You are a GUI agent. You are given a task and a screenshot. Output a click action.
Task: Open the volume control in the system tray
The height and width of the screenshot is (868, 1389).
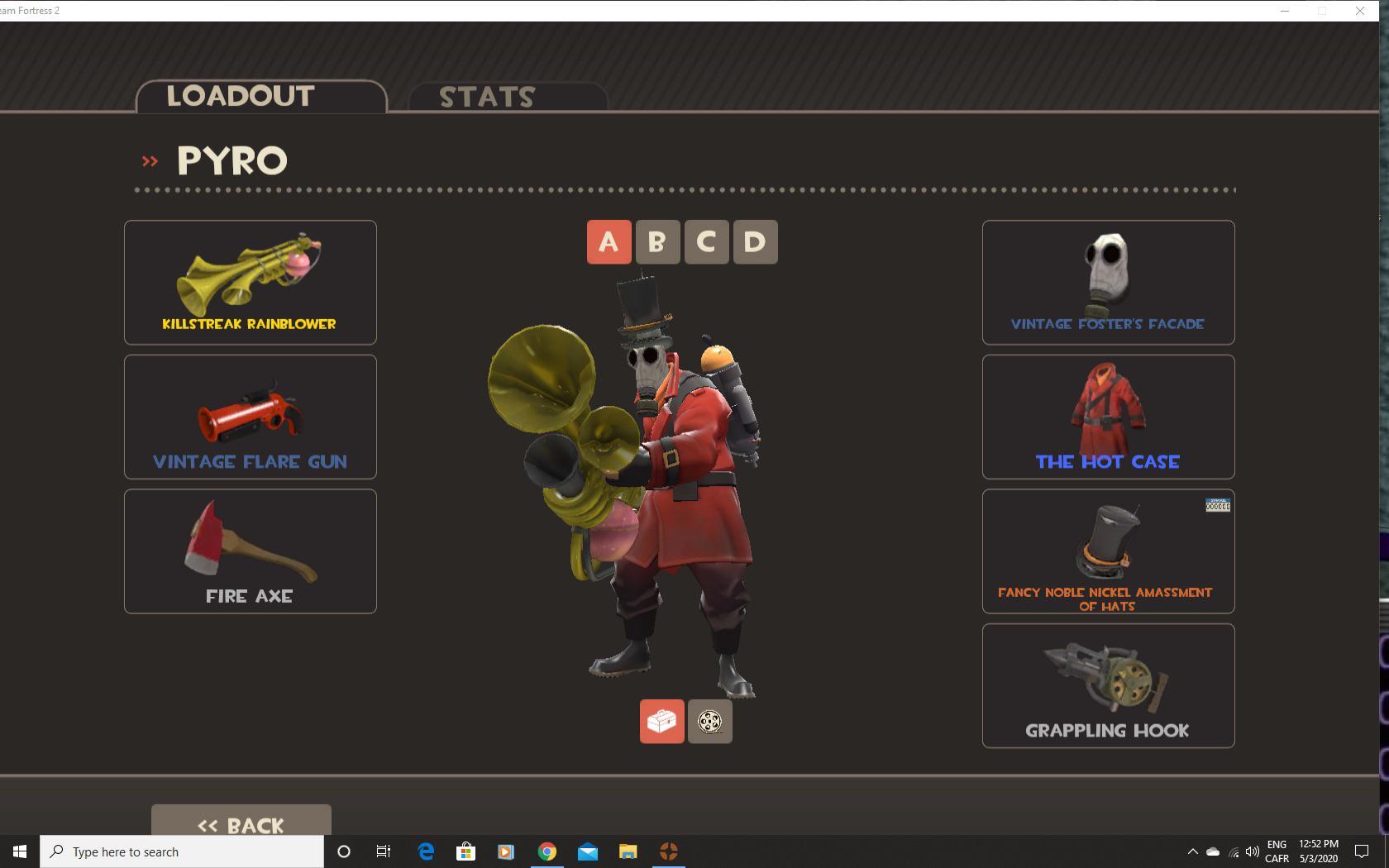[x=1250, y=851]
